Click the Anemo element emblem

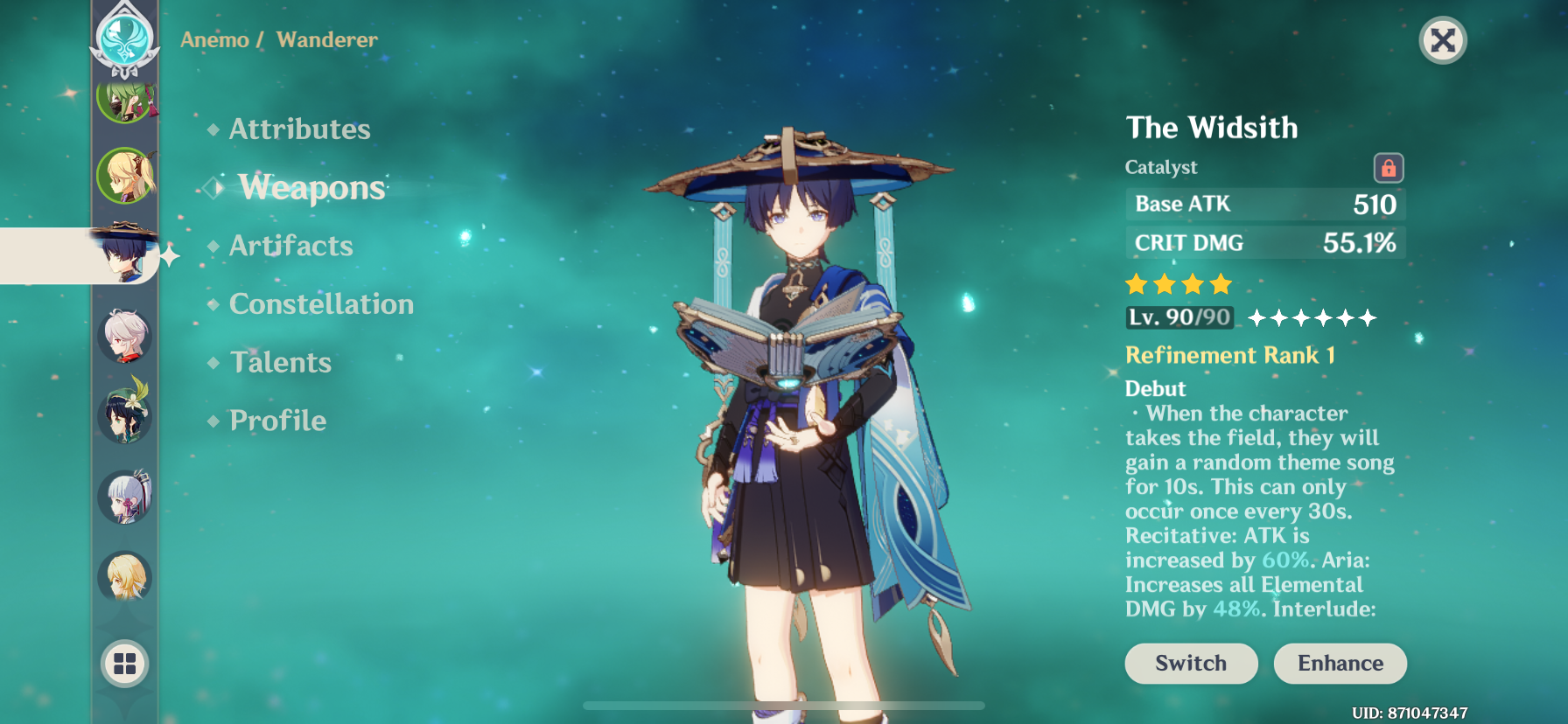pyautogui.click(x=125, y=38)
